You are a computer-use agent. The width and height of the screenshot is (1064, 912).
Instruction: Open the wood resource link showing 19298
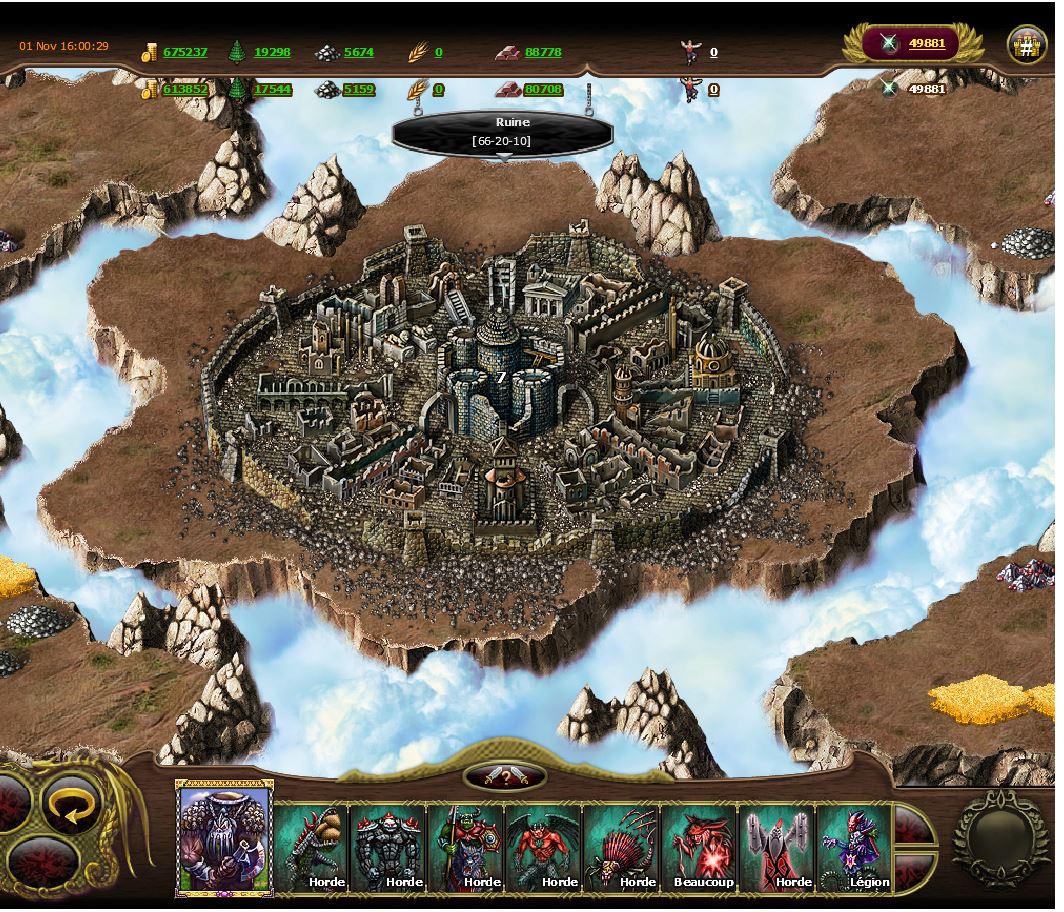(x=272, y=52)
